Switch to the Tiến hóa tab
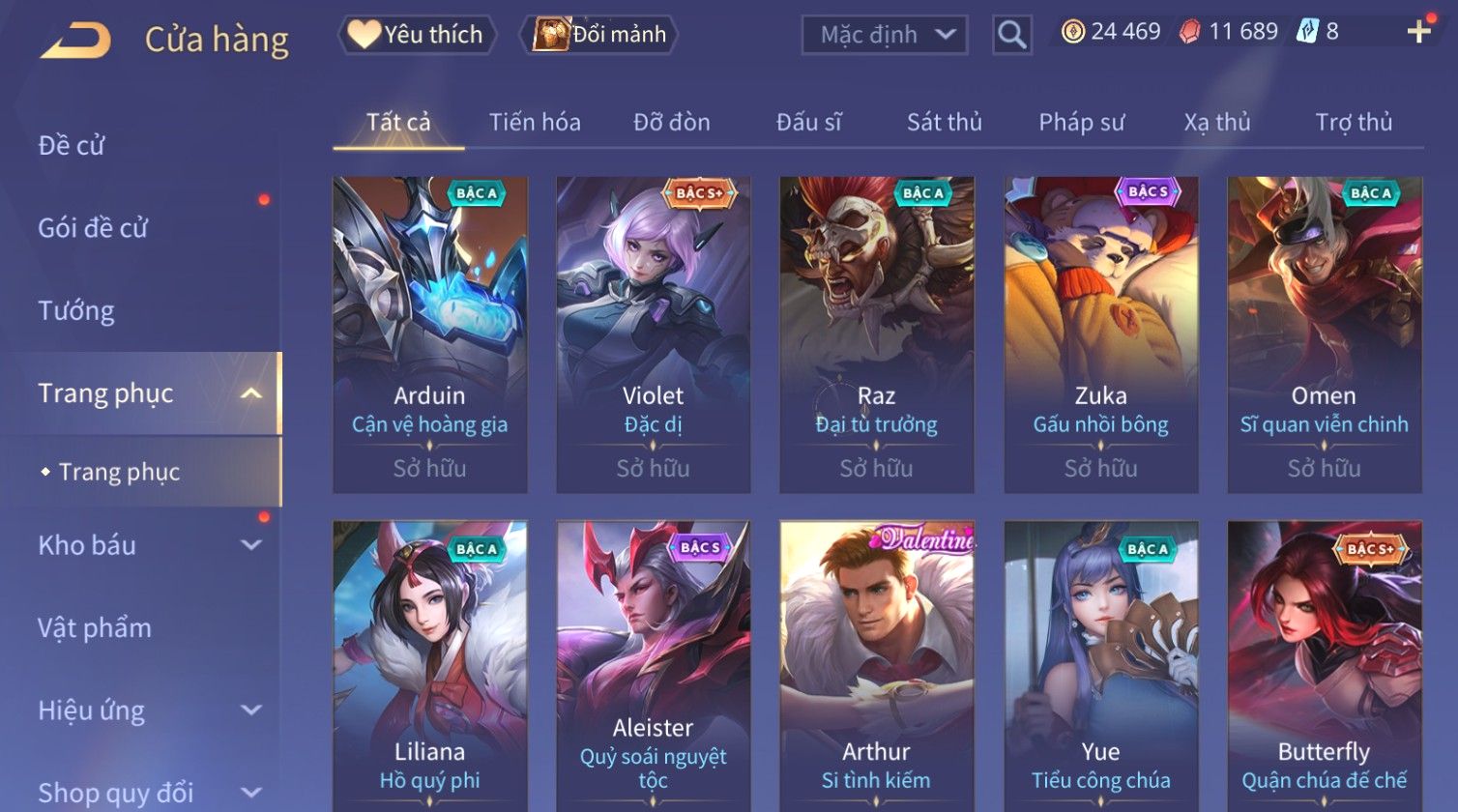 pos(535,123)
